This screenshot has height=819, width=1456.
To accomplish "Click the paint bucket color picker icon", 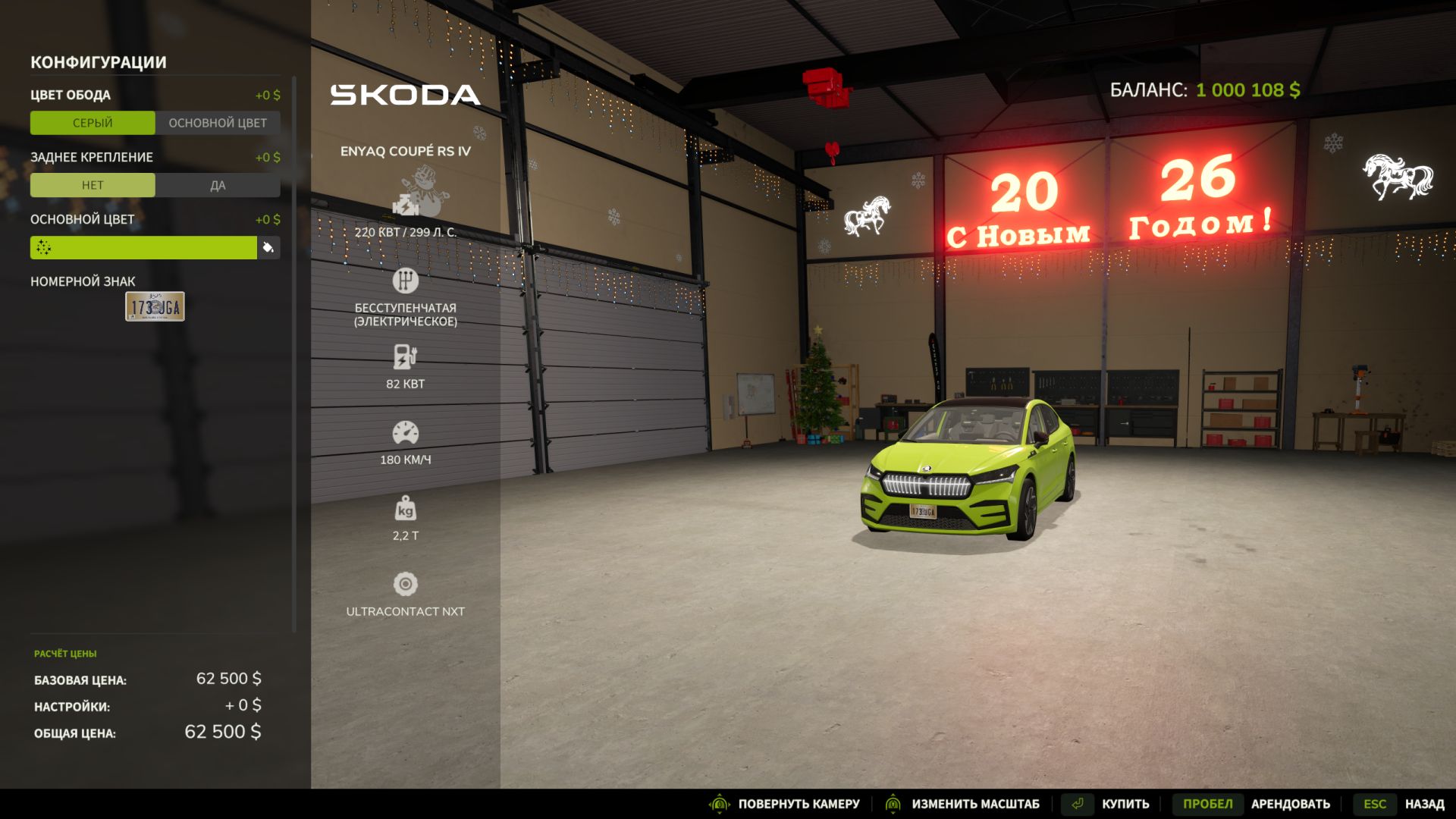I will (x=268, y=247).
